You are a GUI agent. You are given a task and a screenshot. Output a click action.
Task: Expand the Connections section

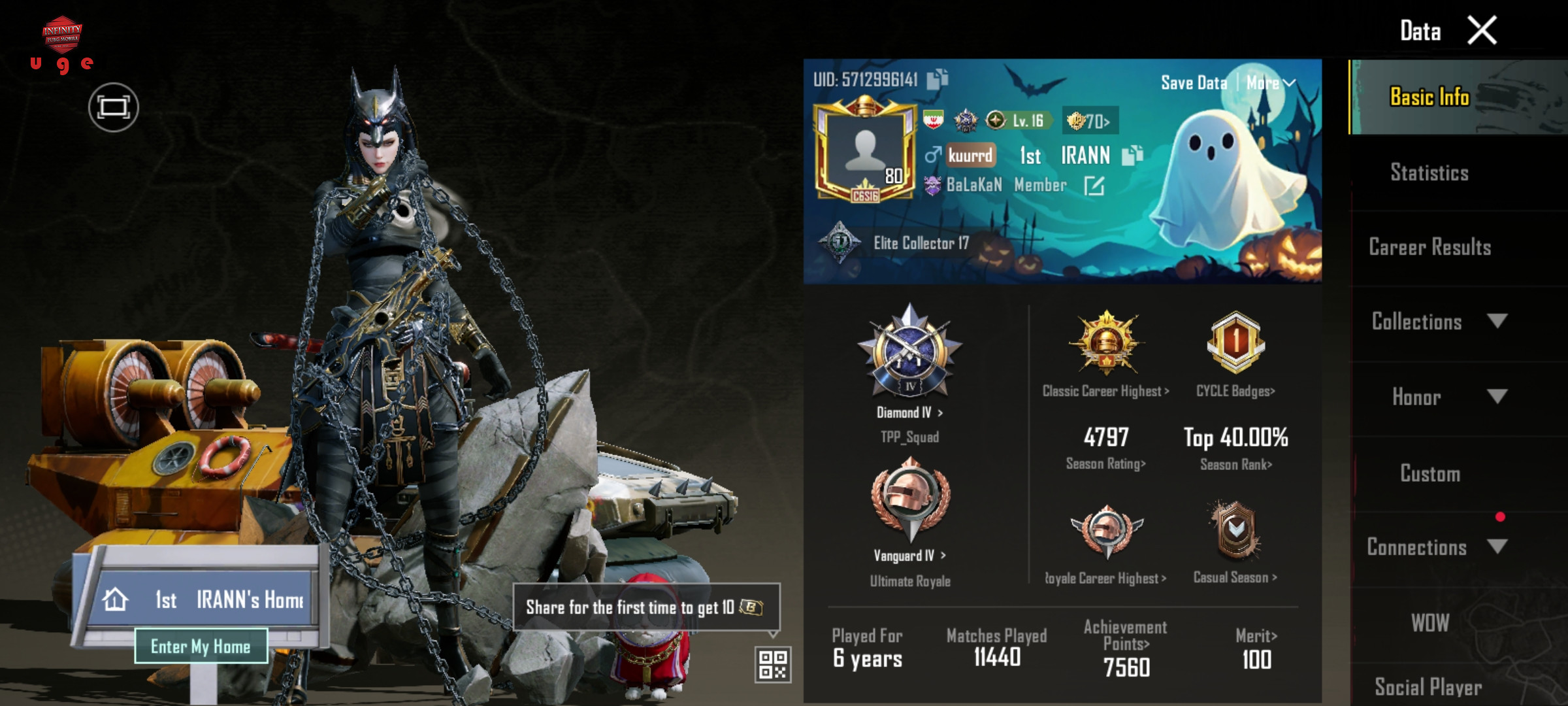pos(1437,547)
